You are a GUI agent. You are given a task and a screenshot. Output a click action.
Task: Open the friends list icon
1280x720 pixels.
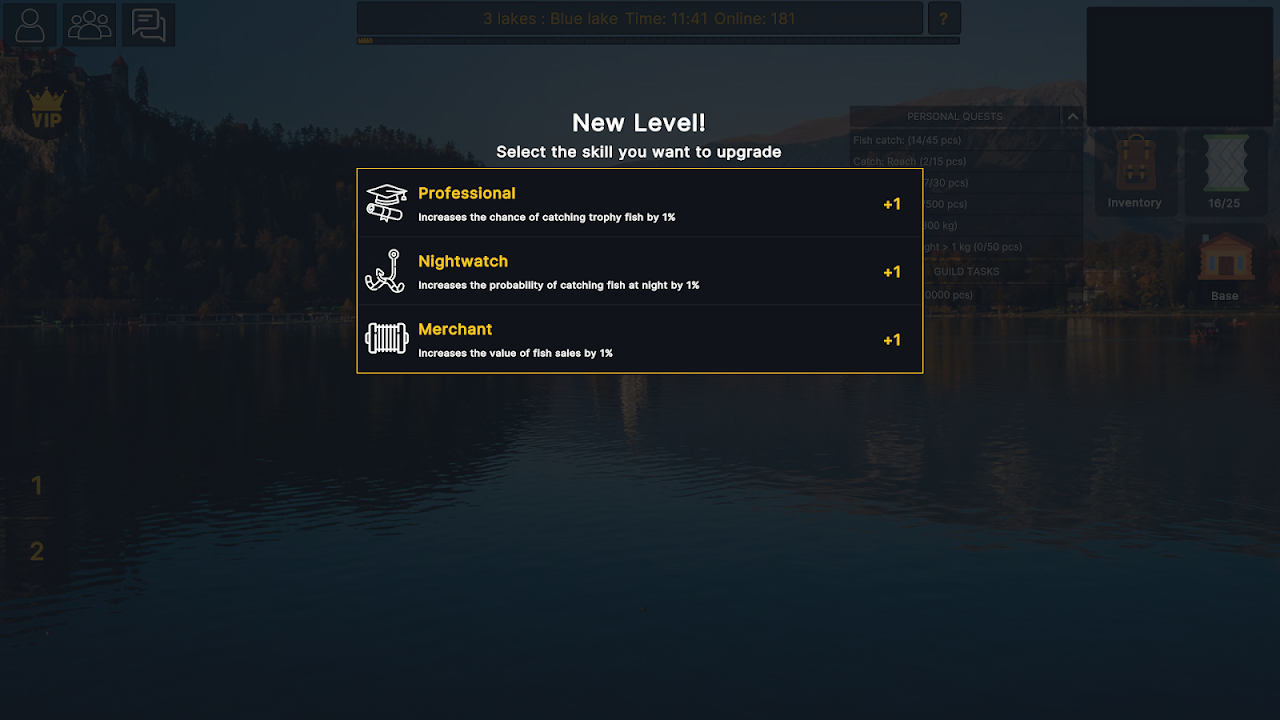tap(88, 25)
